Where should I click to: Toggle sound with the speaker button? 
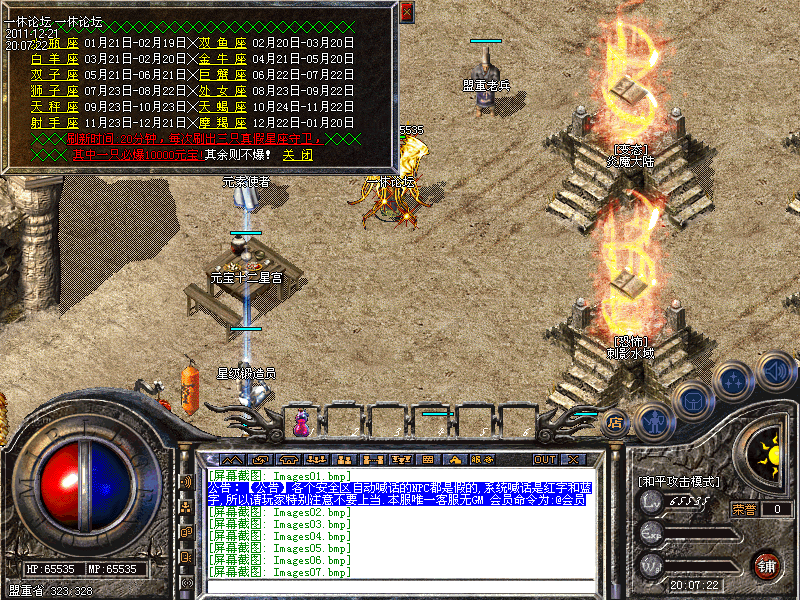[x=774, y=372]
